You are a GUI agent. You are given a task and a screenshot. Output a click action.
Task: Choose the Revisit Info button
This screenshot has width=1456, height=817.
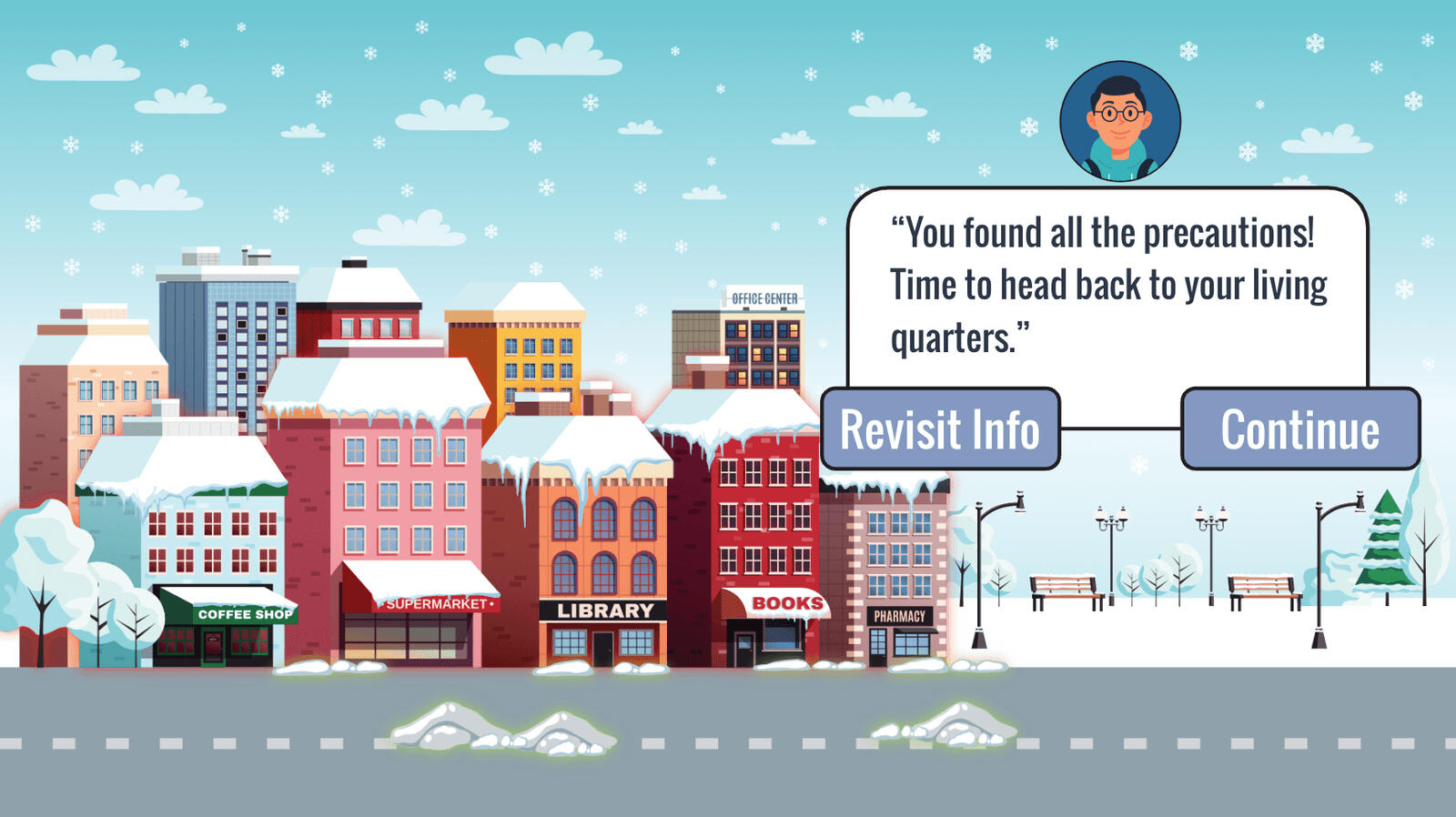(x=940, y=429)
